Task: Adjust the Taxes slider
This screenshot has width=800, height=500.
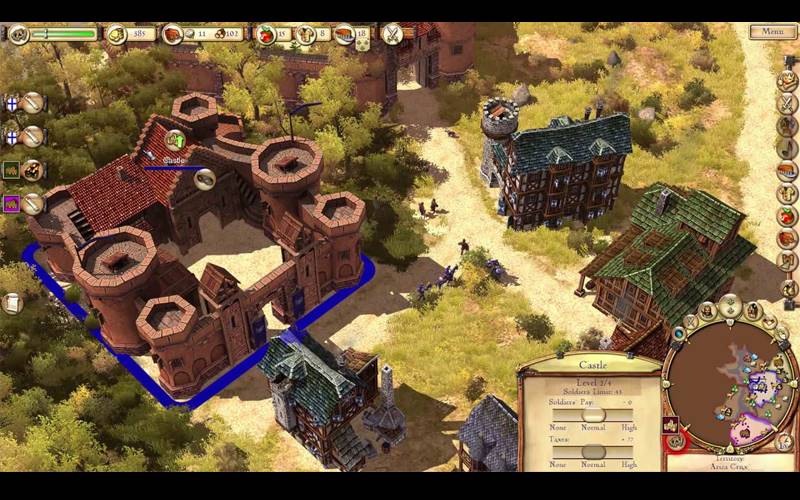Action: [x=593, y=451]
